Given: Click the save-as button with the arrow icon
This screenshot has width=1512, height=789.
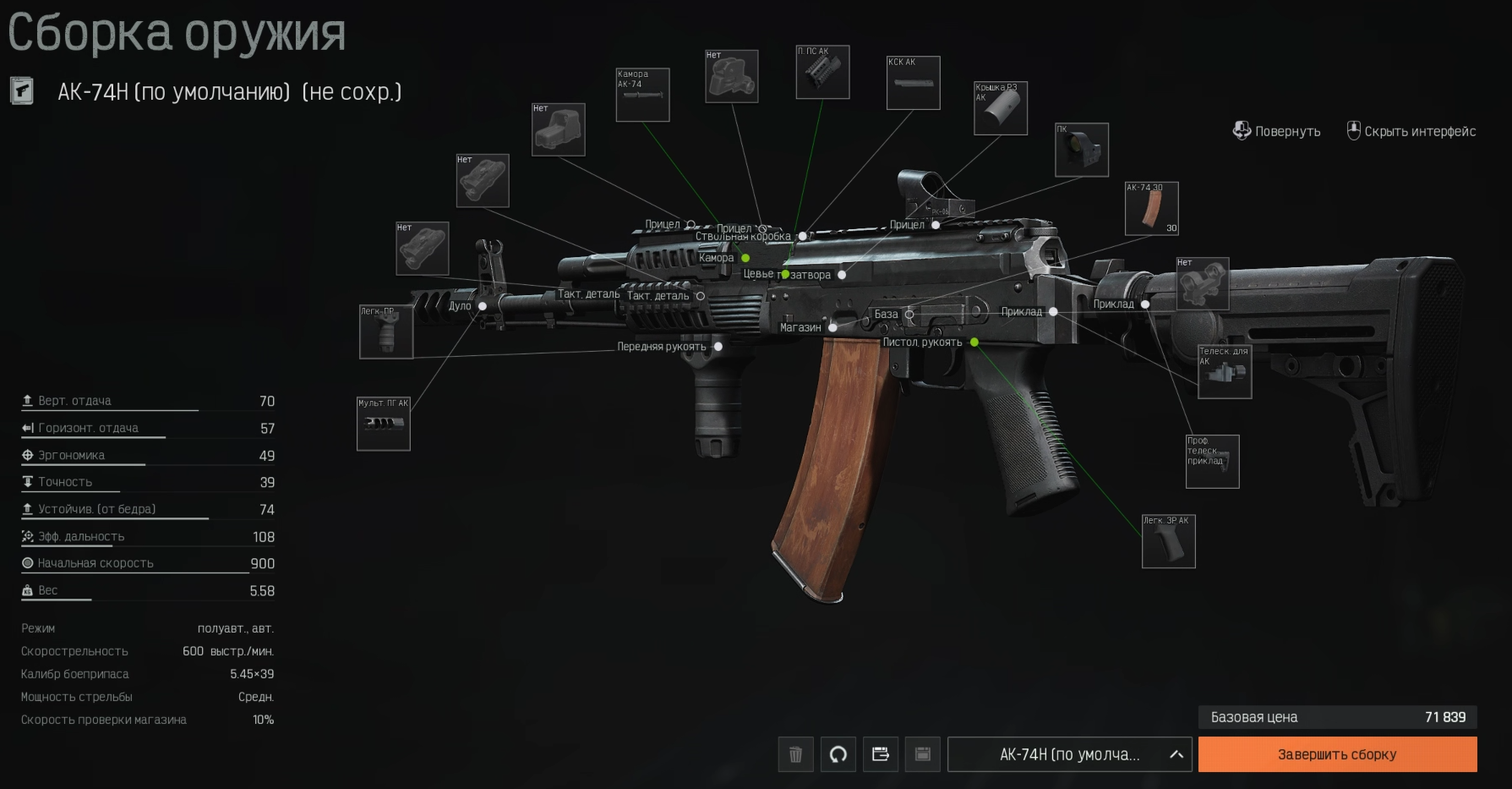Looking at the screenshot, I should pyautogui.click(x=880, y=754).
